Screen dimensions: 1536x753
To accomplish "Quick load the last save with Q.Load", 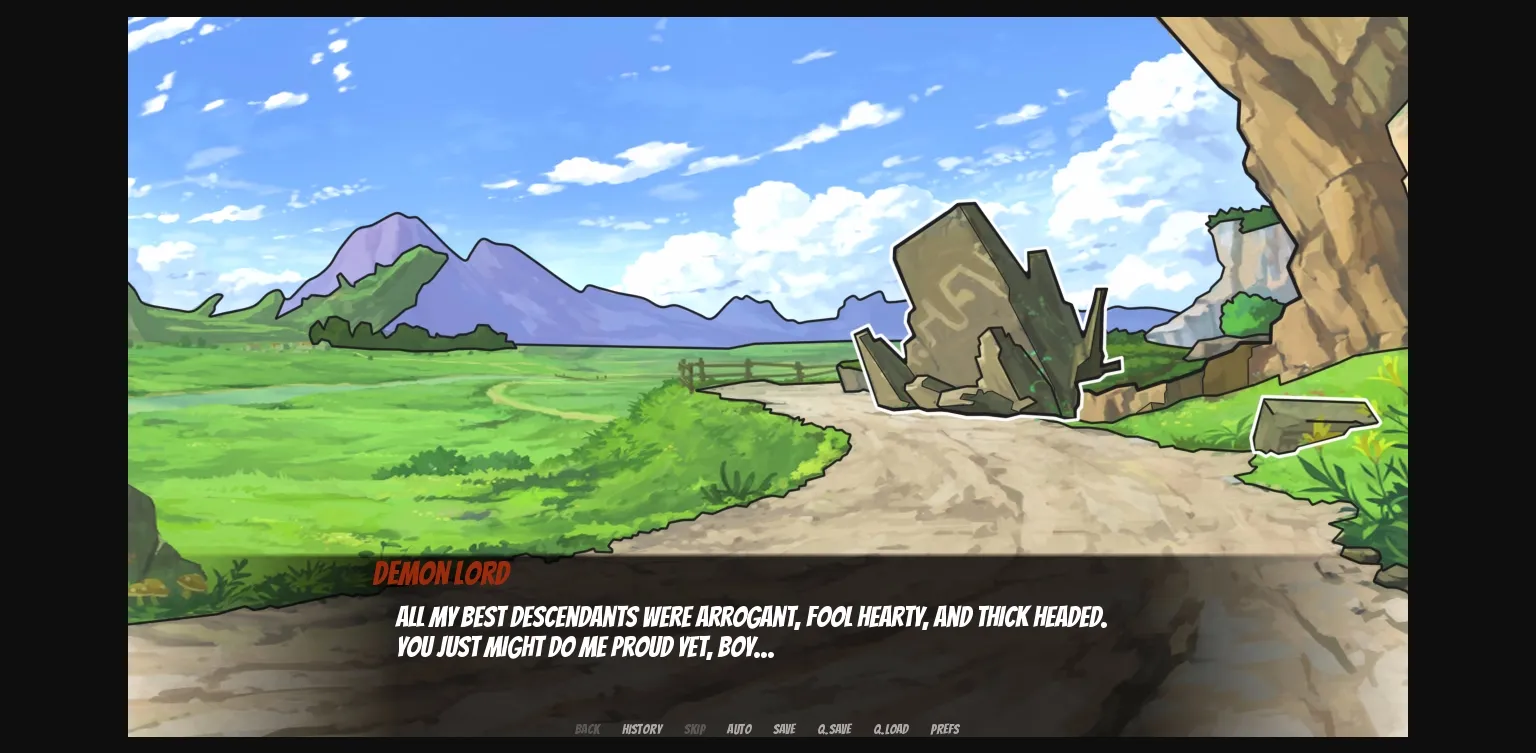I will [890, 729].
